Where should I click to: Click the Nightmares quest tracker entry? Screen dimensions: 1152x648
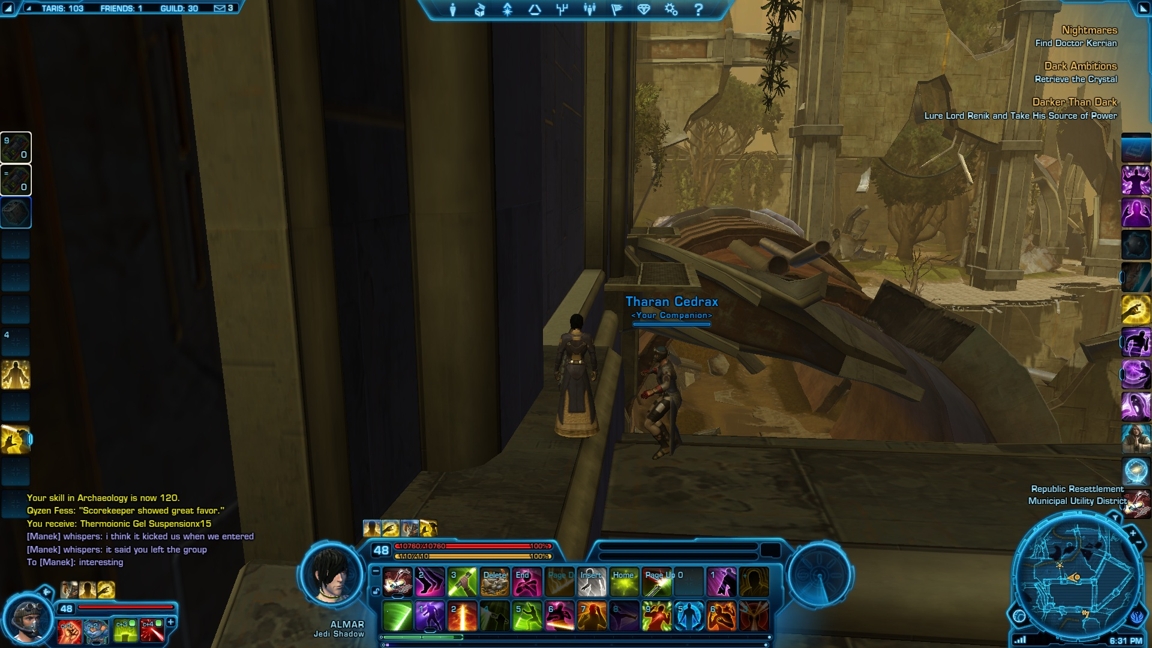[x=1089, y=31]
